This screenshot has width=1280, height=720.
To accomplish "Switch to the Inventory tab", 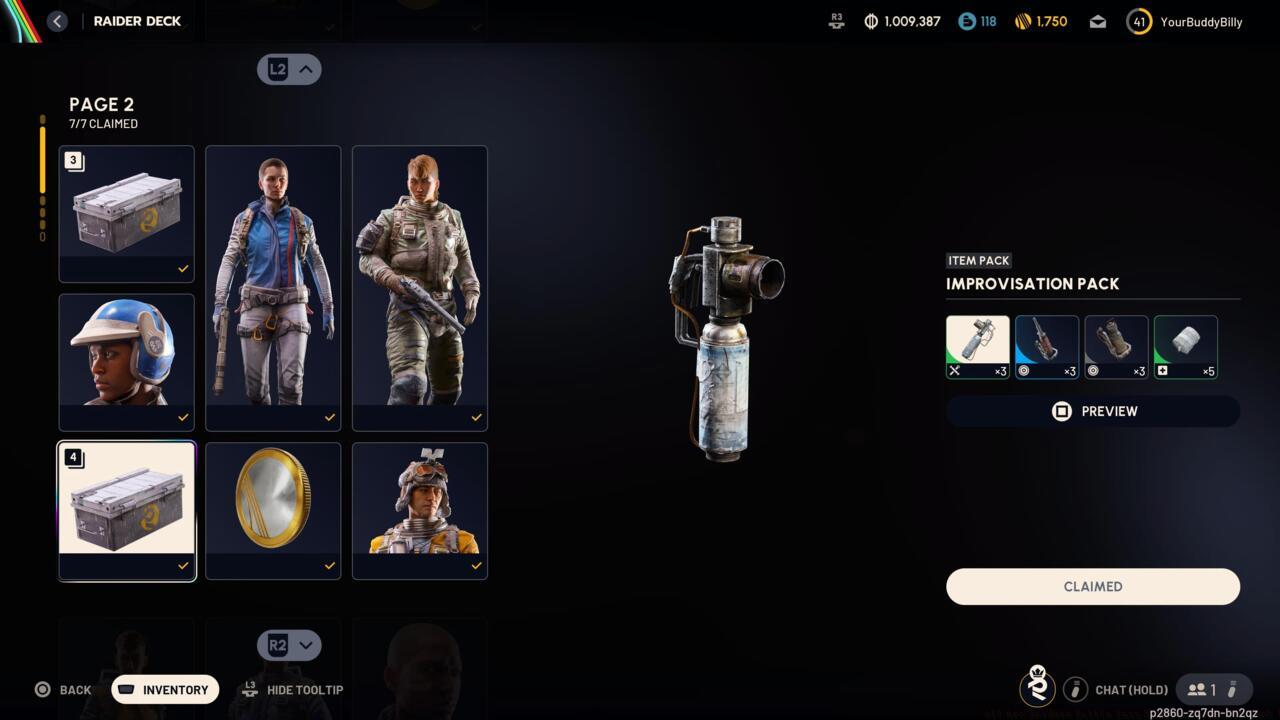I will pyautogui.click(x=164, y=689).
